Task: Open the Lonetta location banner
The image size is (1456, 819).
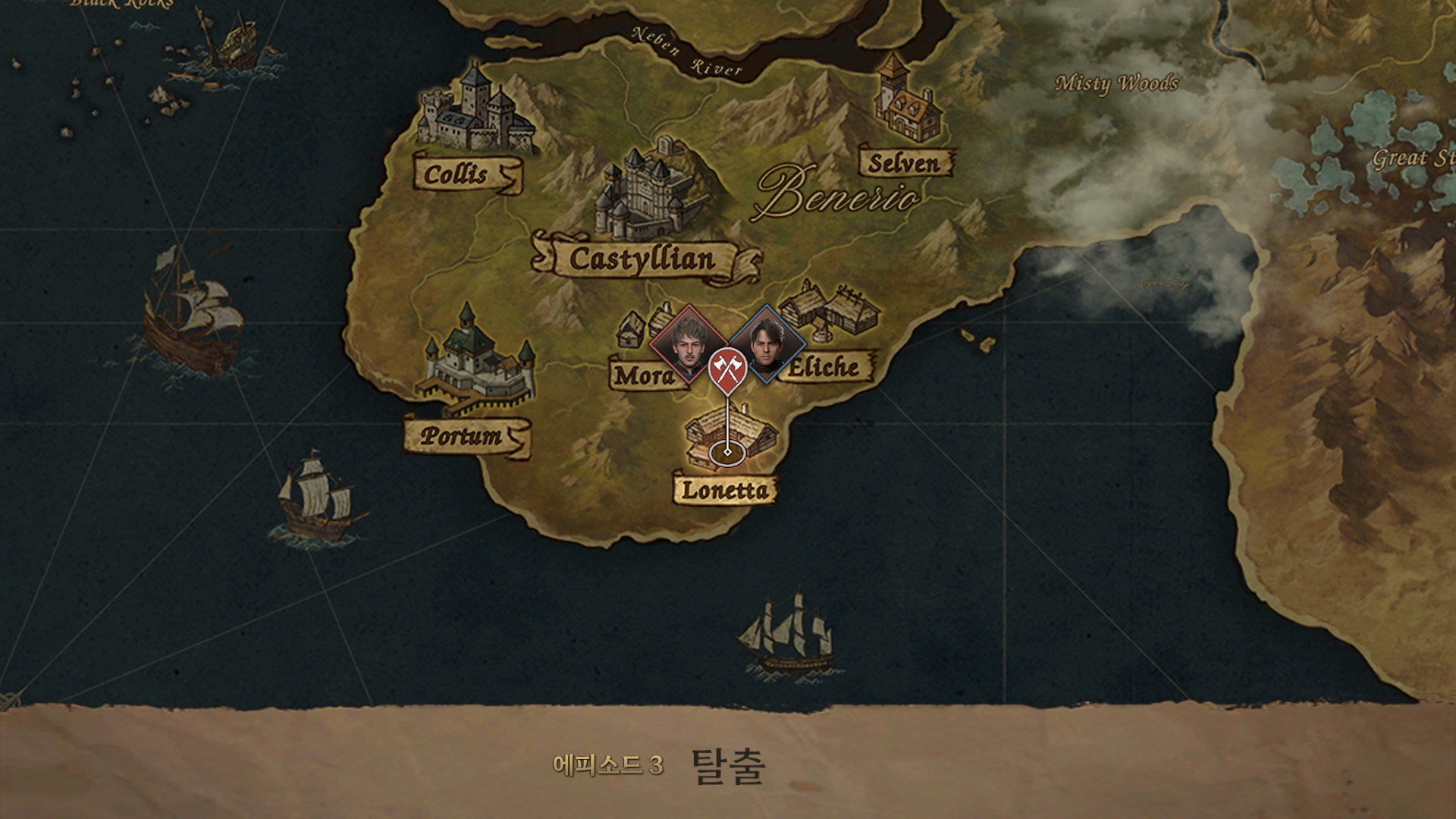Action: [726, 489]
